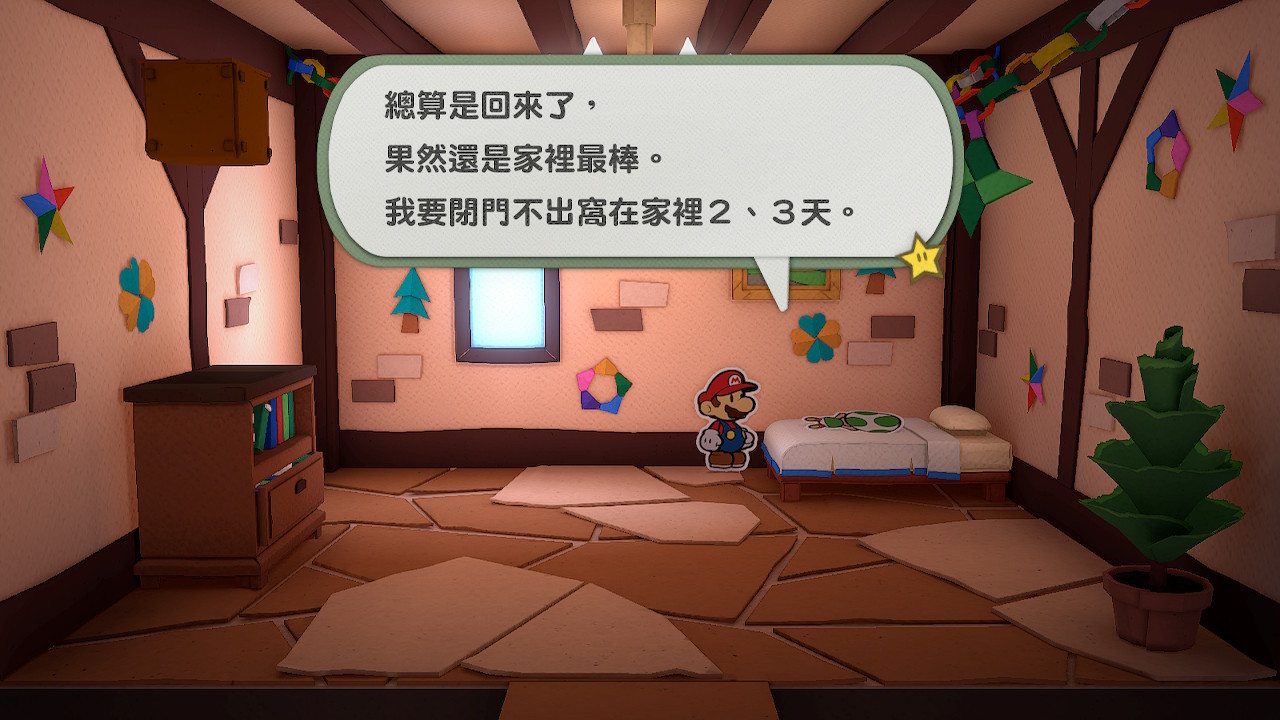Click the multicolored star on the left wall
Screen dimensions: 1280x720
point(46,203)
